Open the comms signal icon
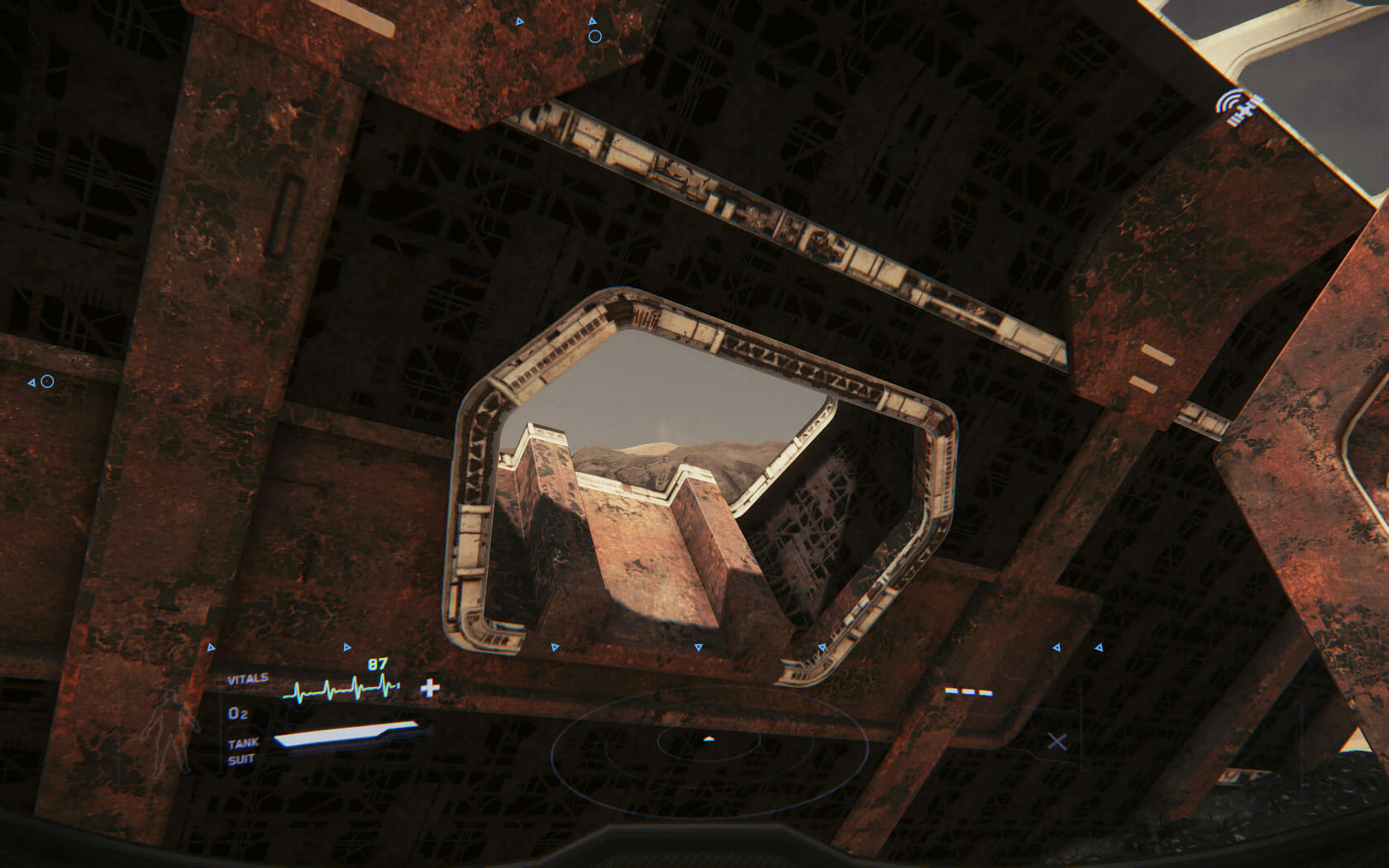This screenshot has width=1389, height=868. click(x=1236, y=108)
